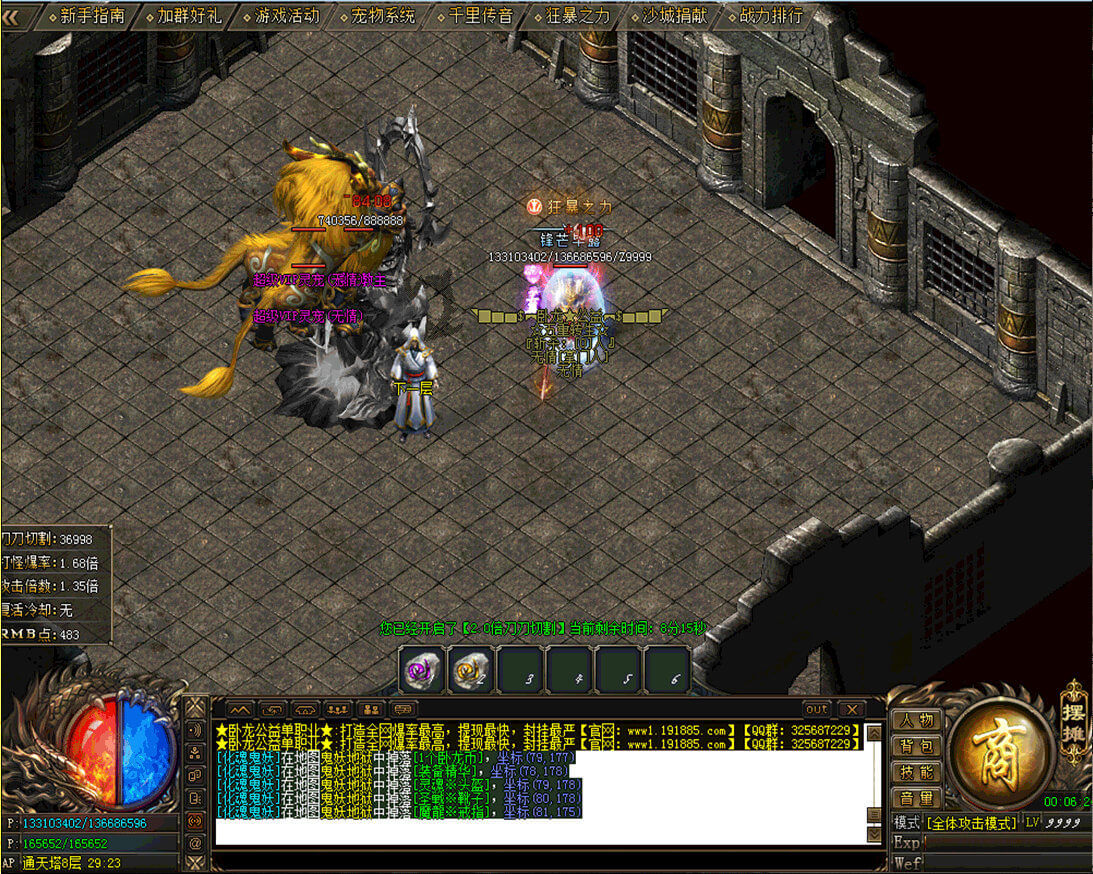This screenshot has width=1093, height=874.
Task: Open the 背包 backpack
Action: [x=915, y=746]
